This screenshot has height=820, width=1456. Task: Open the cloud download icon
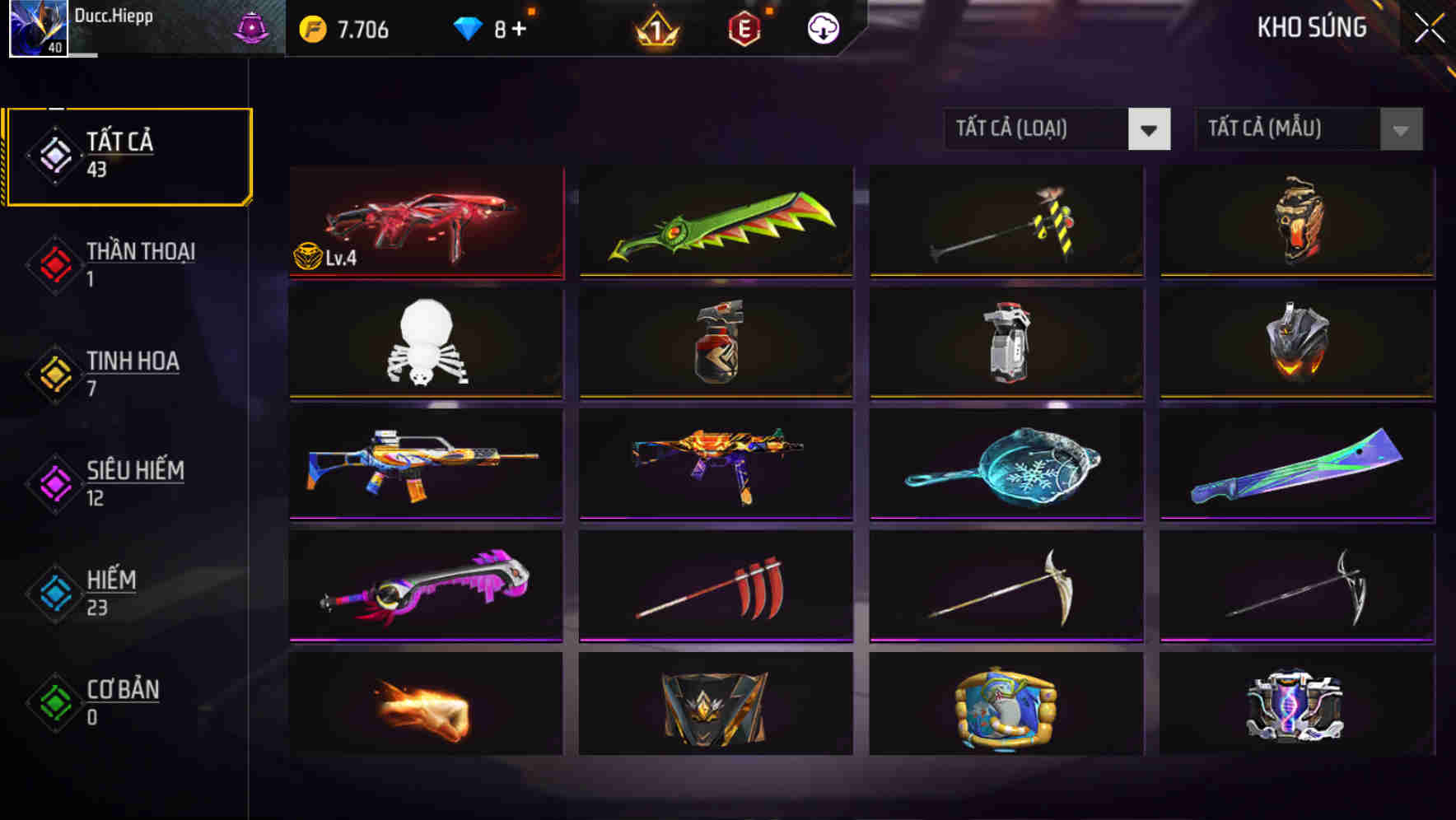(821, 27)
